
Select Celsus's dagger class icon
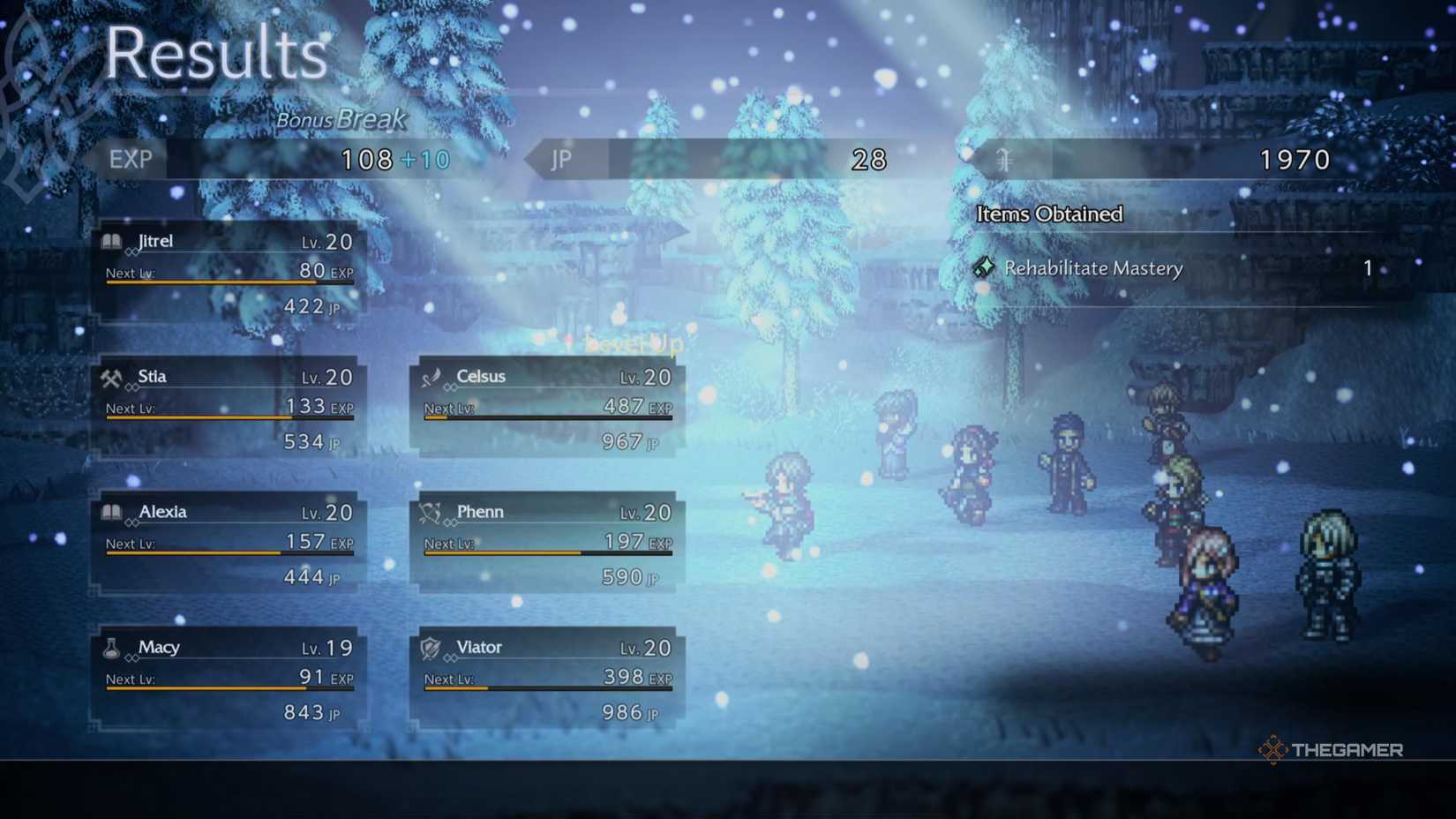coord(432,376)
